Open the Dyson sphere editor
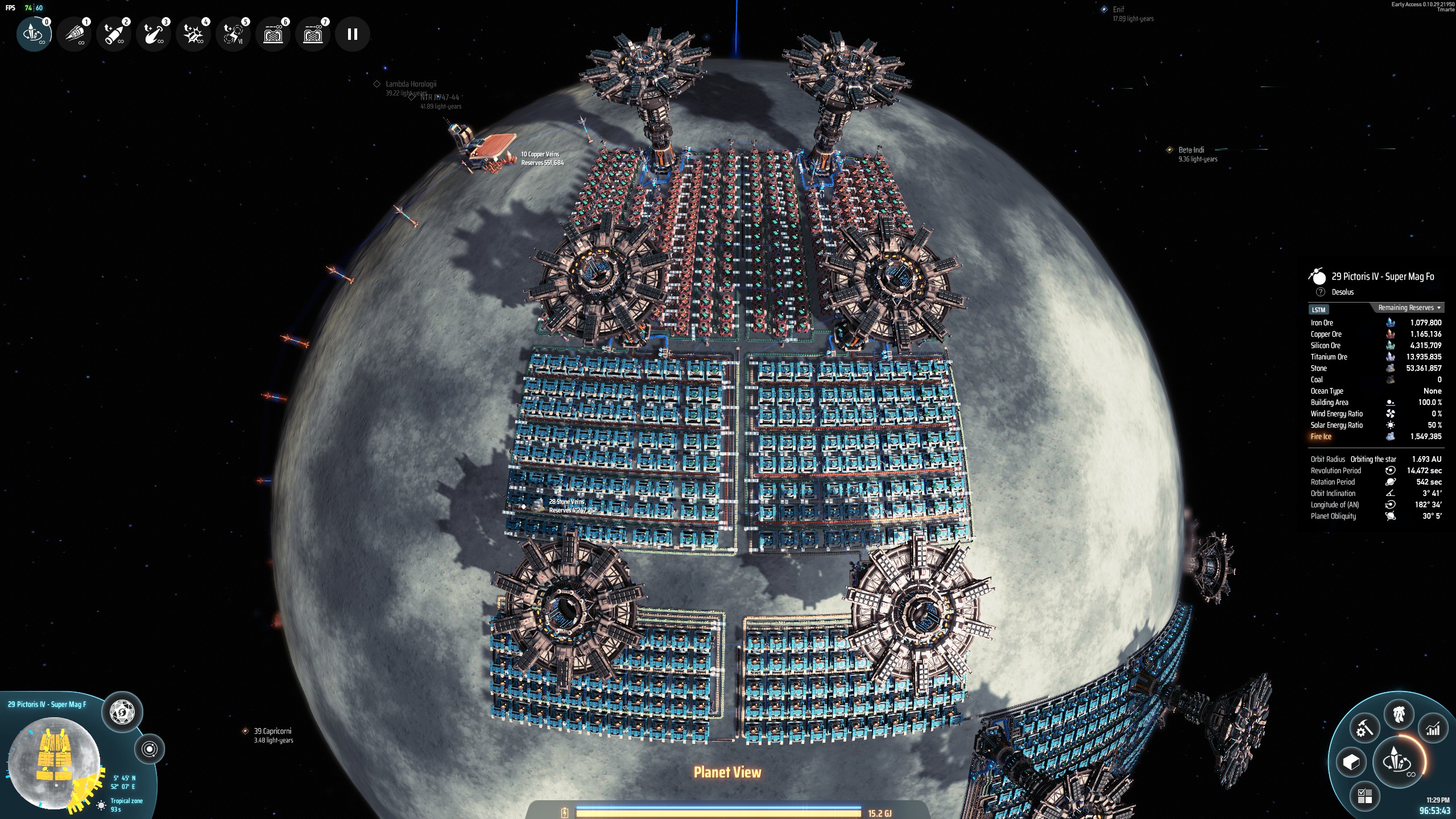Viewport: 1456px width, 819px height. pyautogui.click(x=122, y=712)
